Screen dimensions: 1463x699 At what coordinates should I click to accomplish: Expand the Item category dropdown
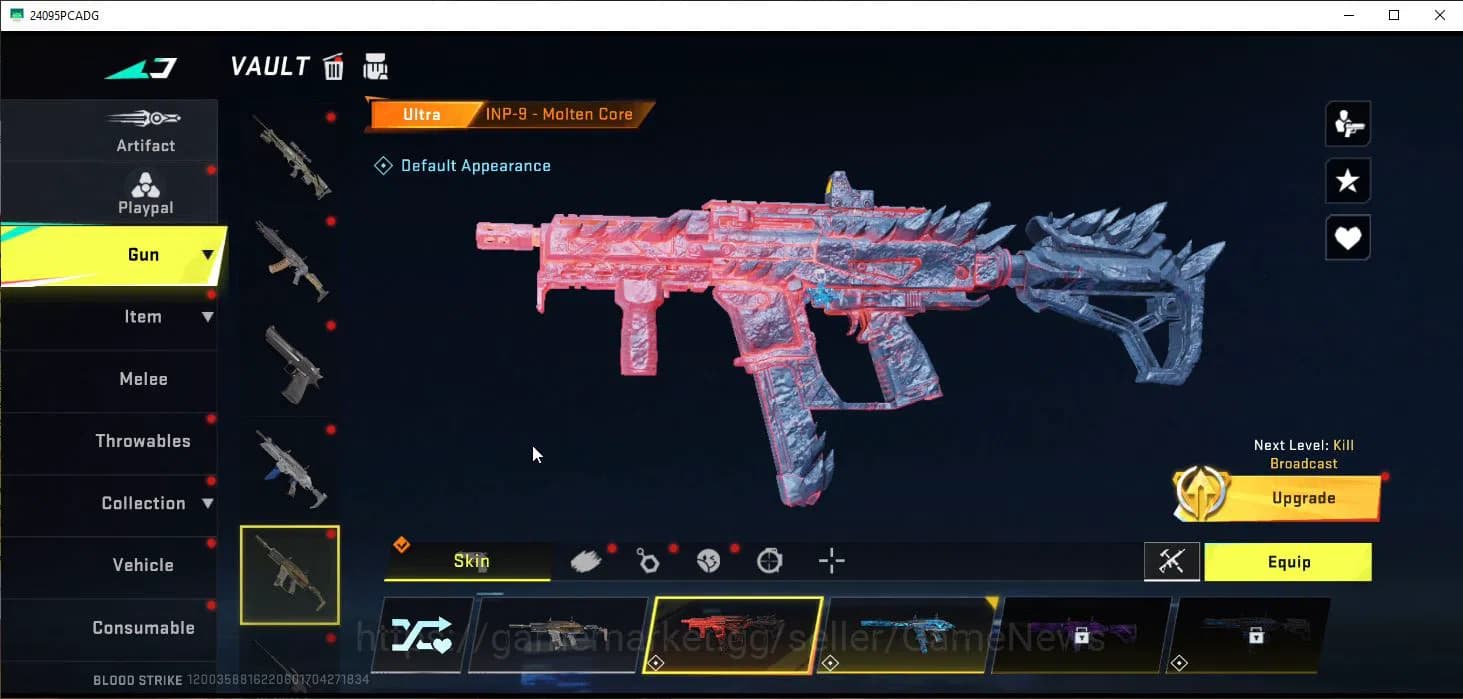207,317
